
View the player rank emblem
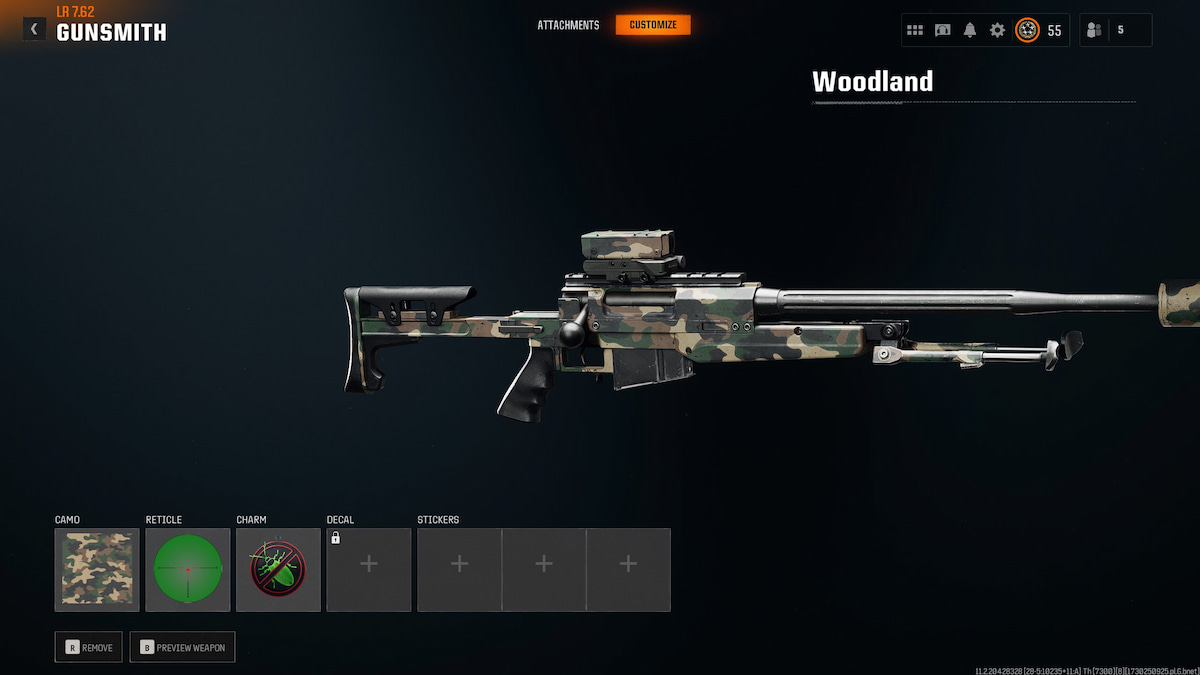1027,30
